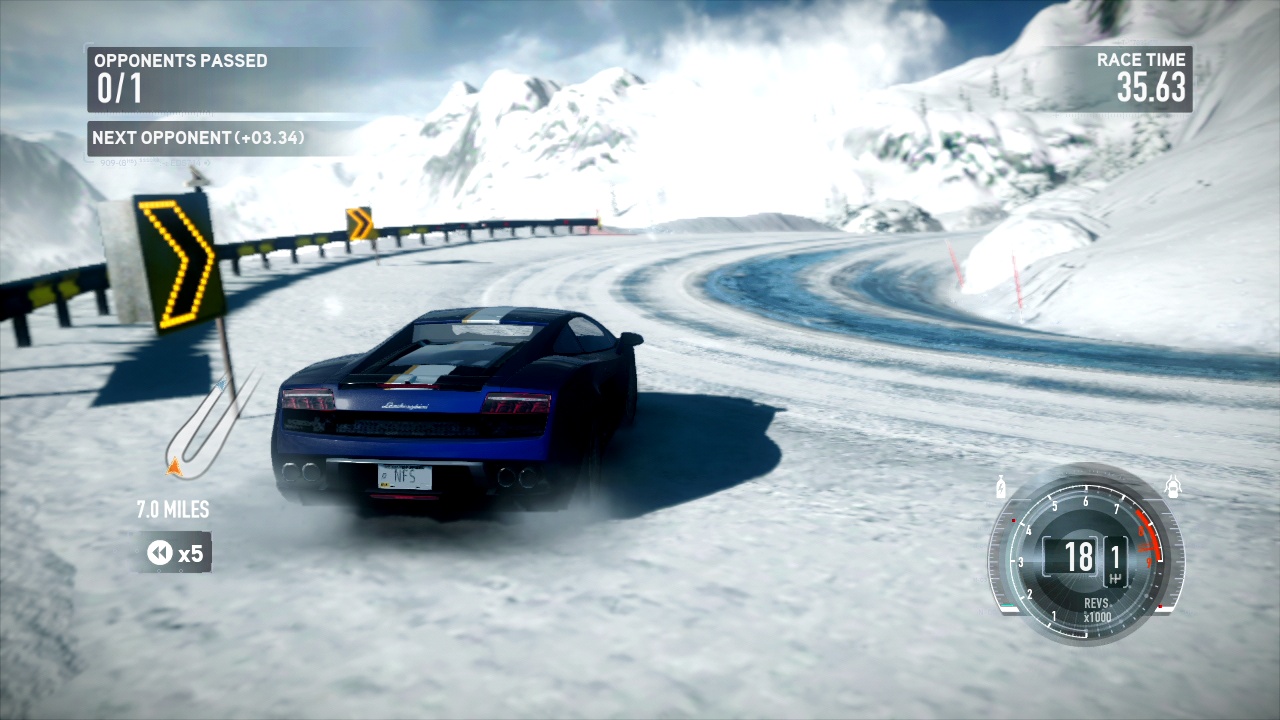Click the orange player arrow on minimap
The height and width of the screenshot is (720, 1280).
point(174,465)
